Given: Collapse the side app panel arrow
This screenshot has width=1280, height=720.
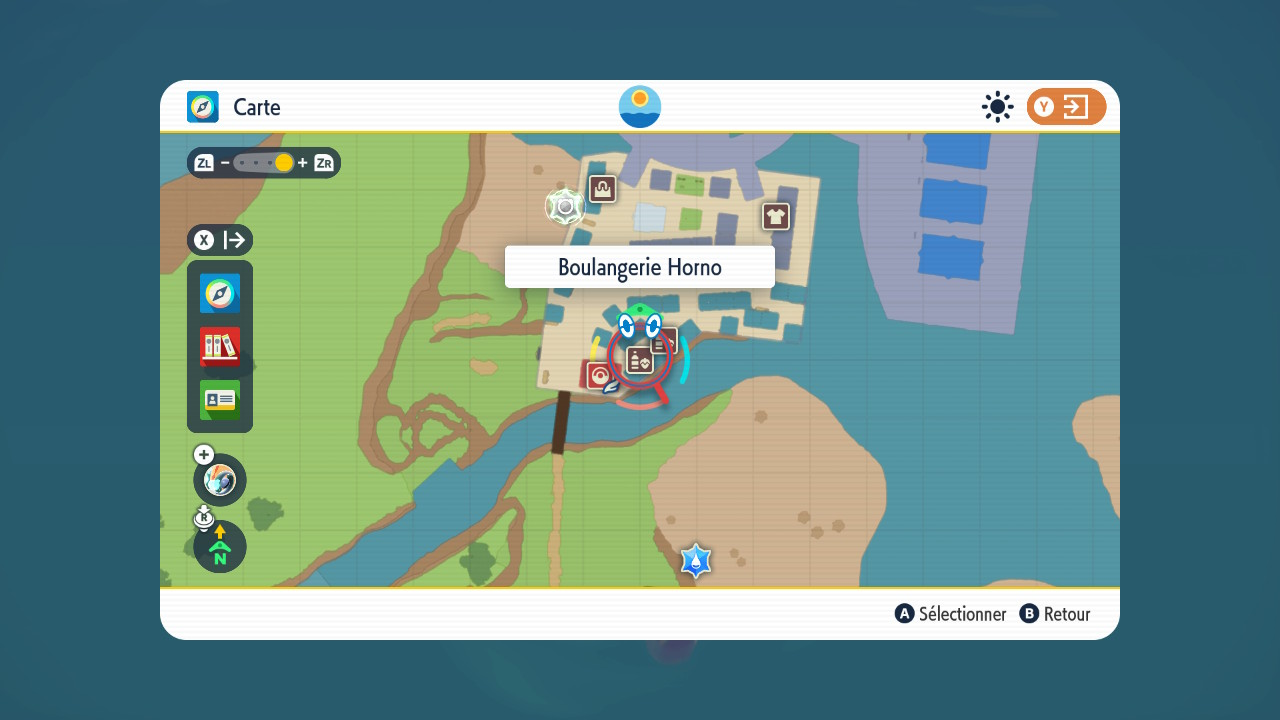Looking at the screenshot, I should pyautogui.click(x=220, y=240).
